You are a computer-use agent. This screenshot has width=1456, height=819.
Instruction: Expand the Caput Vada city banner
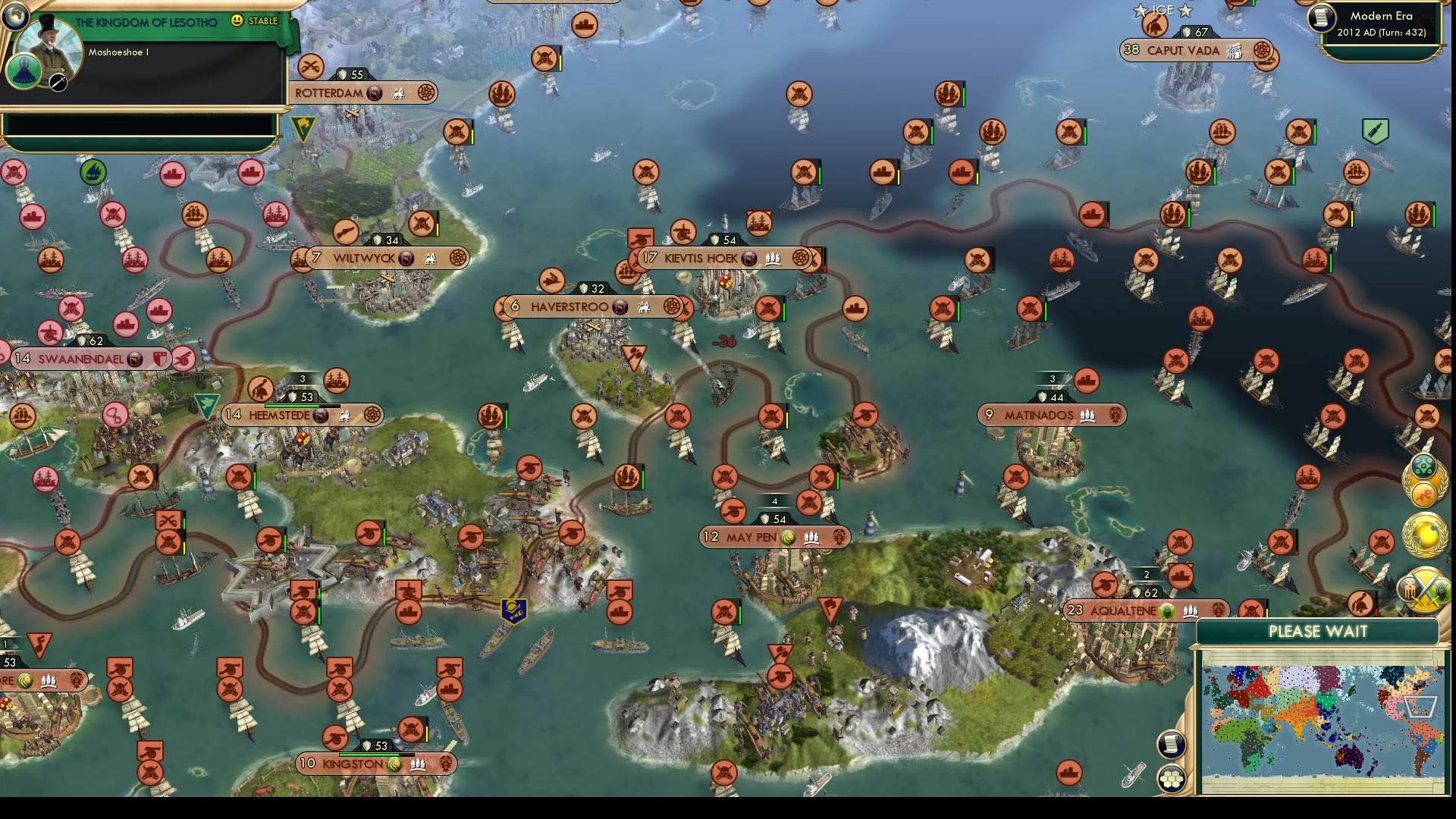tap(1191, 51)
